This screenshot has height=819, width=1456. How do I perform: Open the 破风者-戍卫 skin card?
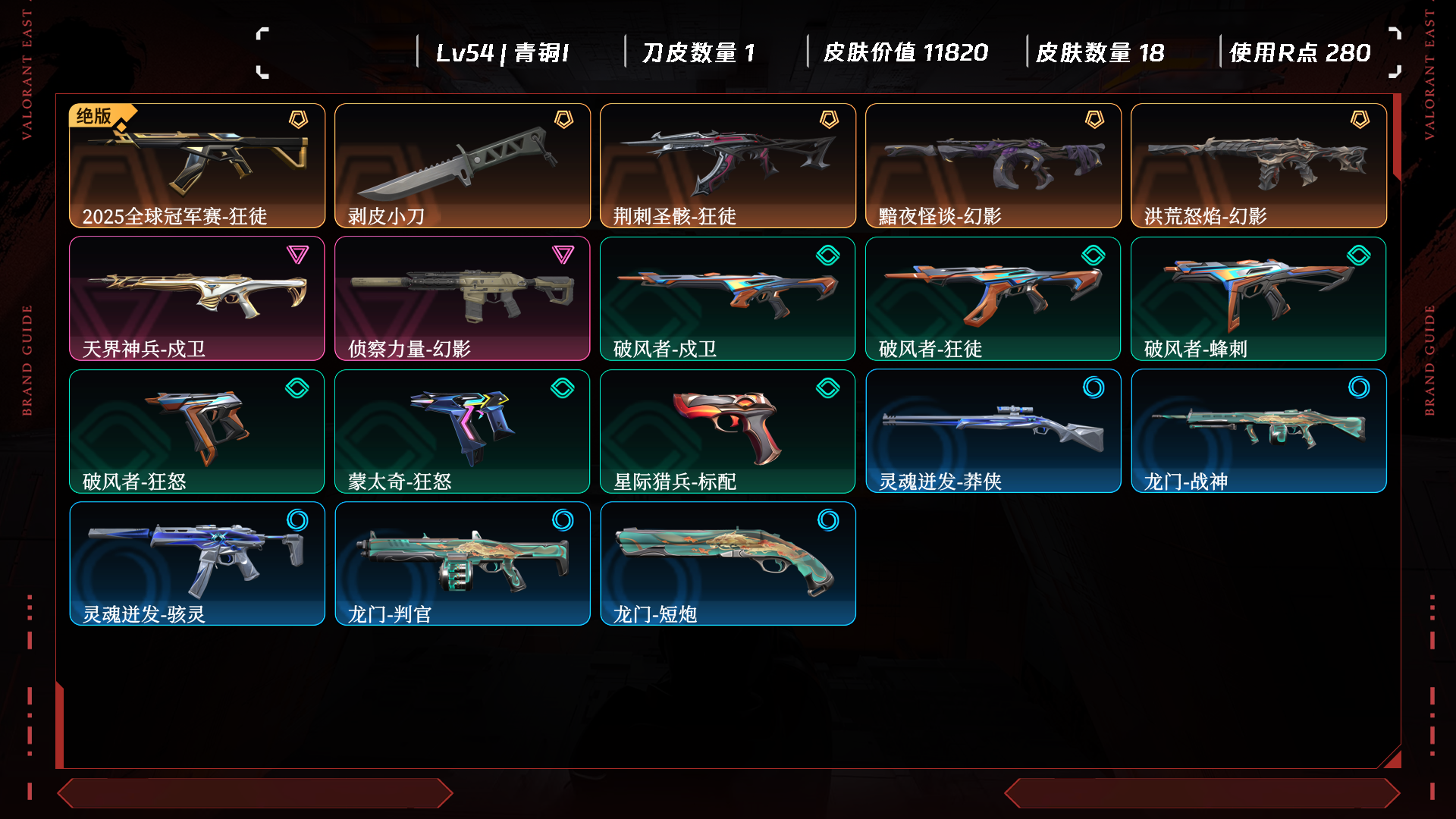(x=728, y=298)
